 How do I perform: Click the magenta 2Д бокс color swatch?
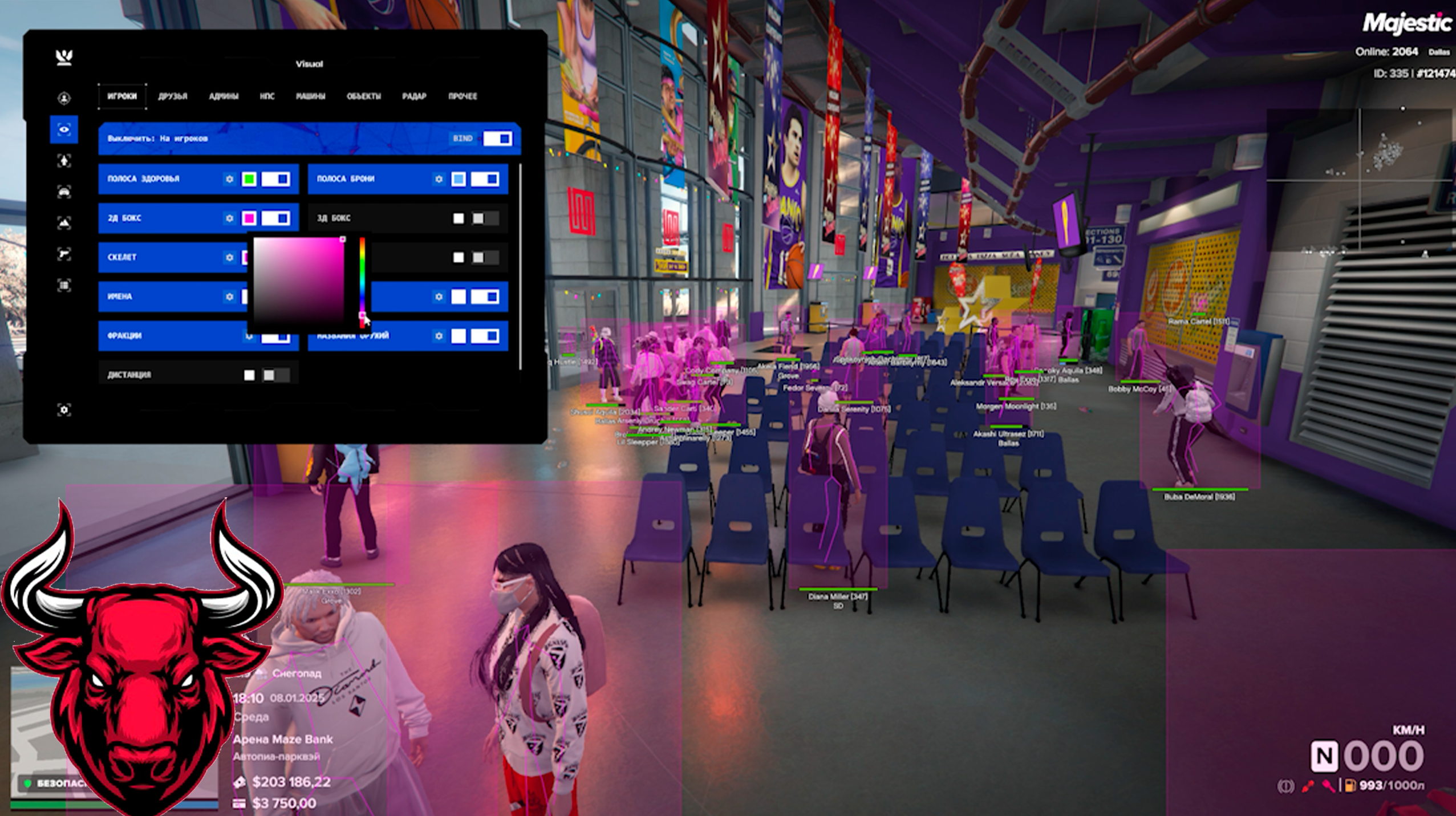pos(249,218)
